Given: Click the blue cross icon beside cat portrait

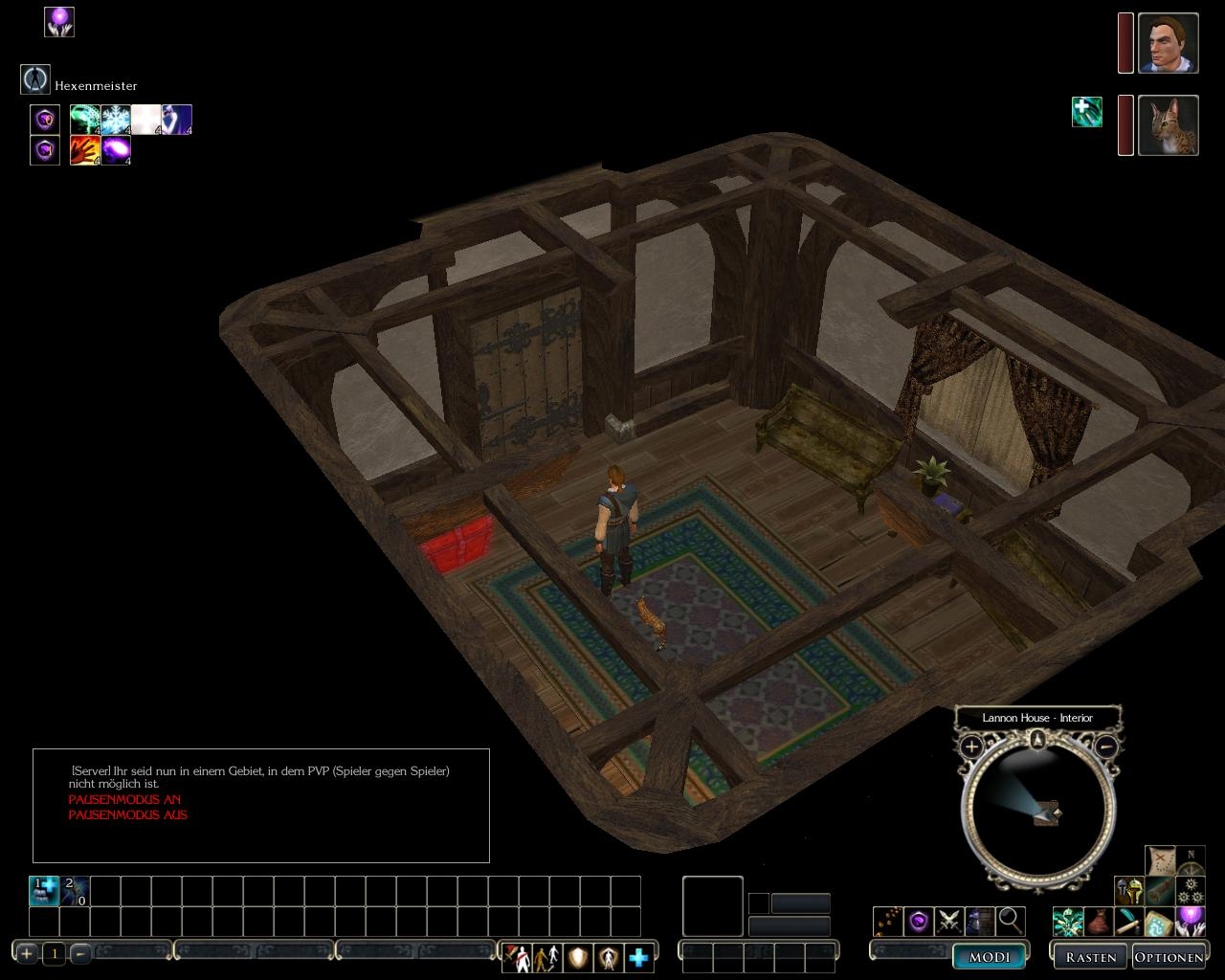Looking at the screenshot, I should (1086, 112).
